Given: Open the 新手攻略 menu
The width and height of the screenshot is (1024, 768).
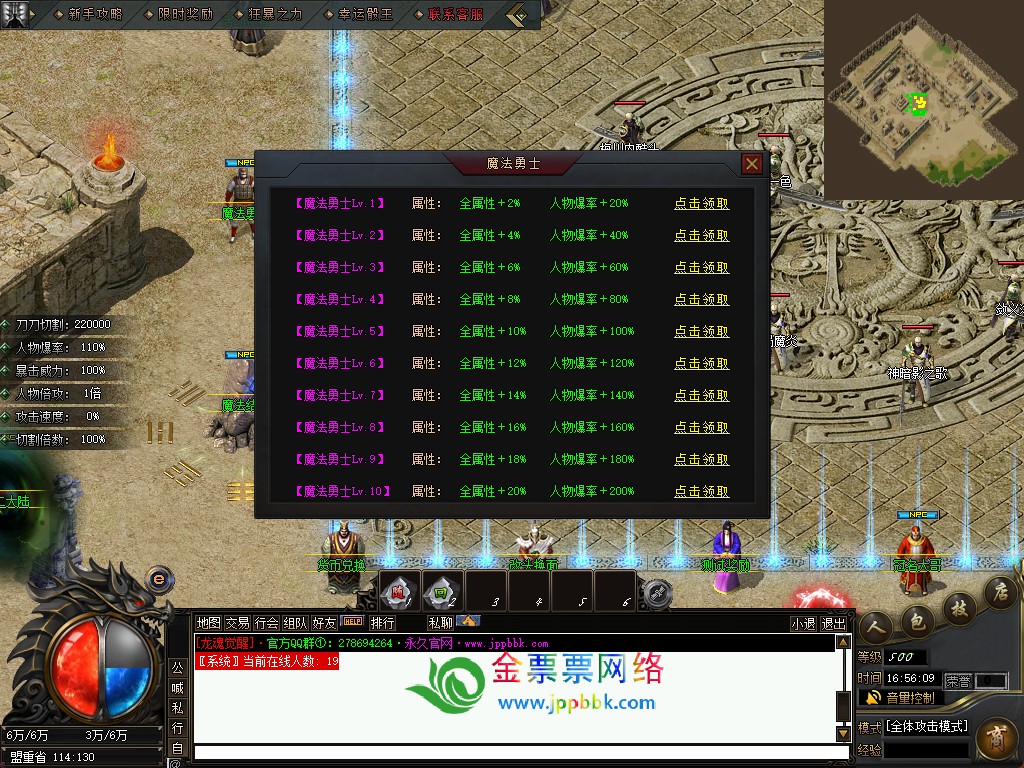Looking at the screenshot, I should click(95, 14).
